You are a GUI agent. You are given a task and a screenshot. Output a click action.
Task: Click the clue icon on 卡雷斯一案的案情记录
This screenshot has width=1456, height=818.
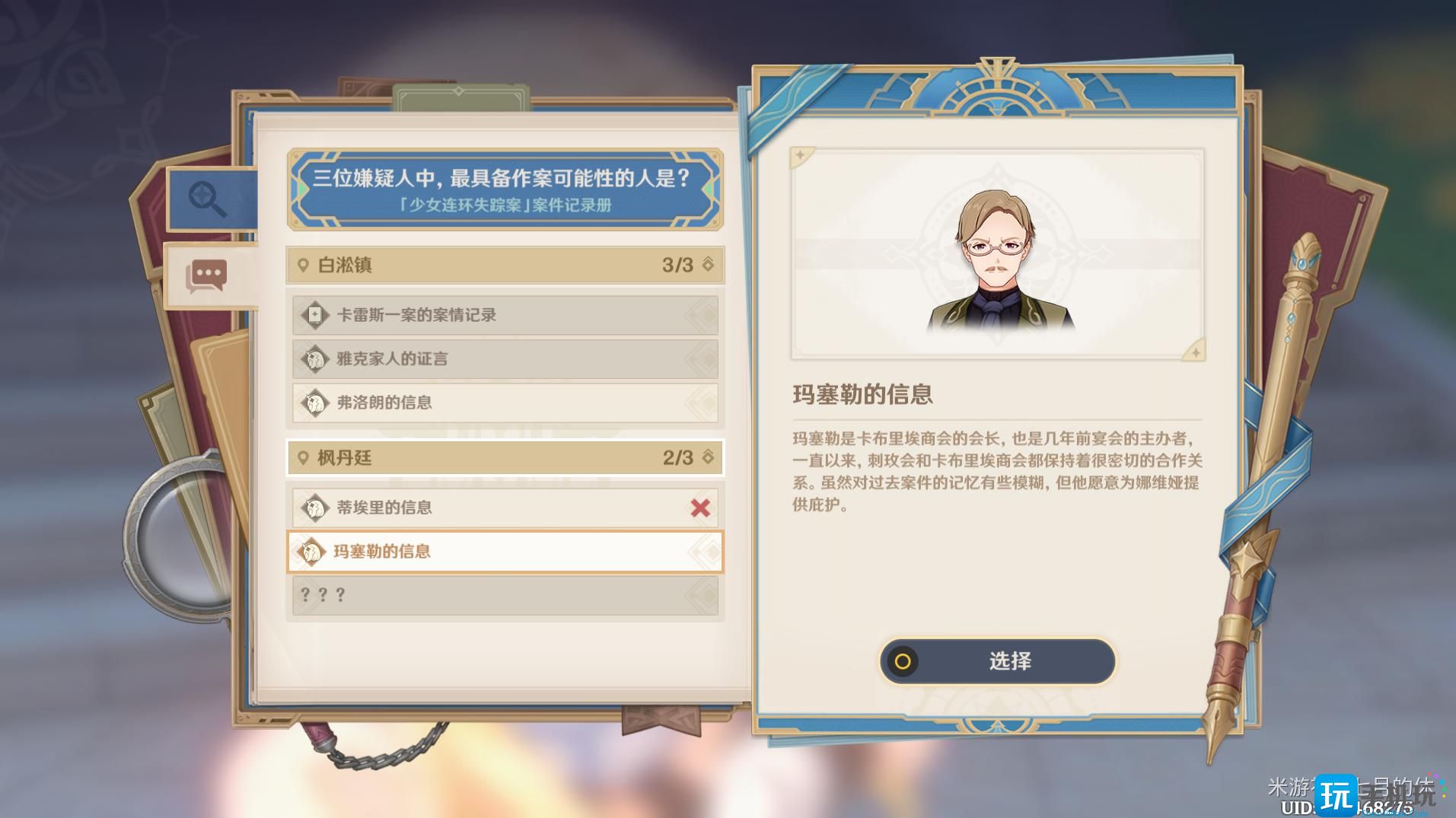[314, 314]
